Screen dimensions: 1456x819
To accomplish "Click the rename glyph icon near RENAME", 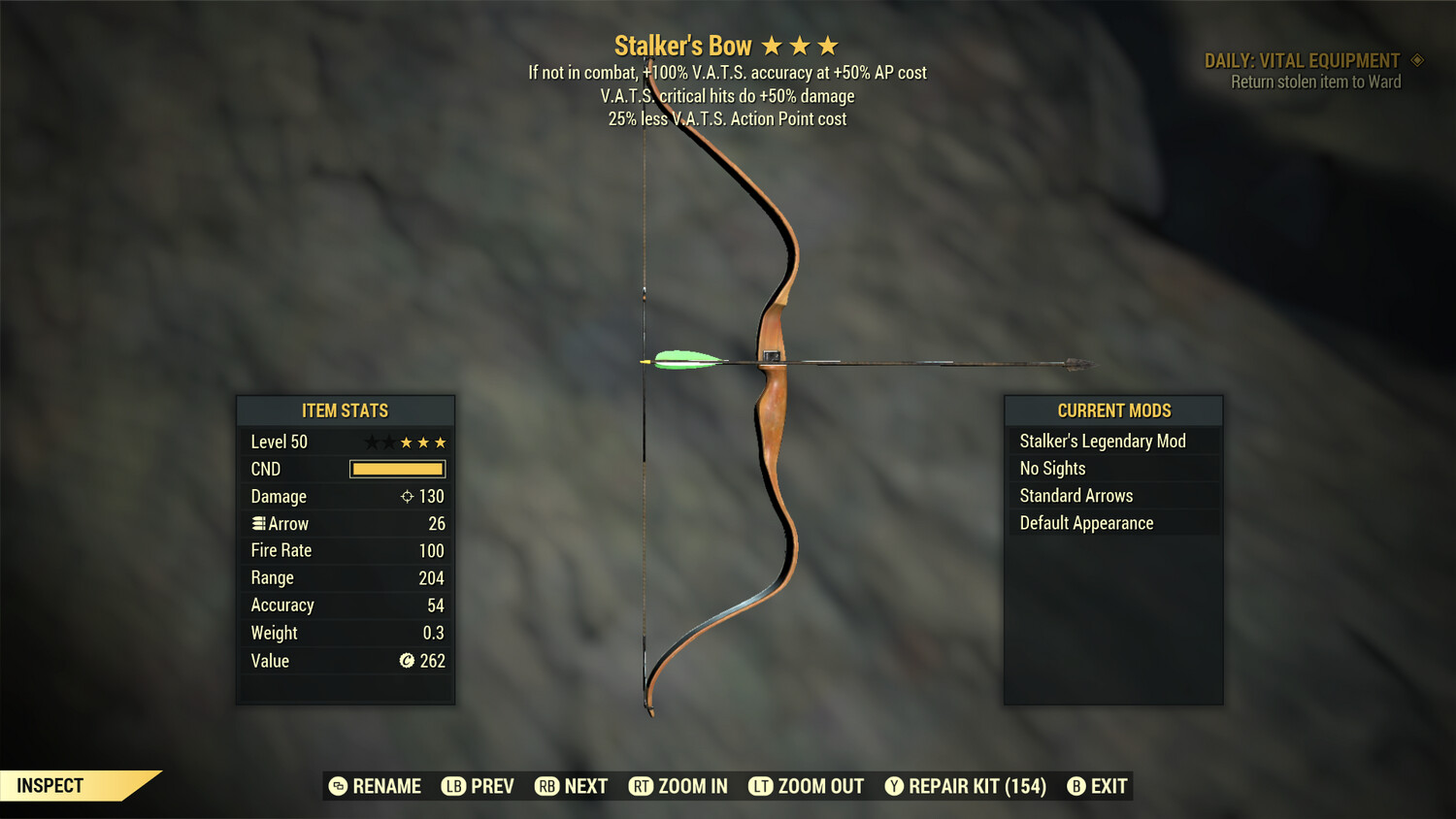I will [337, 786].
